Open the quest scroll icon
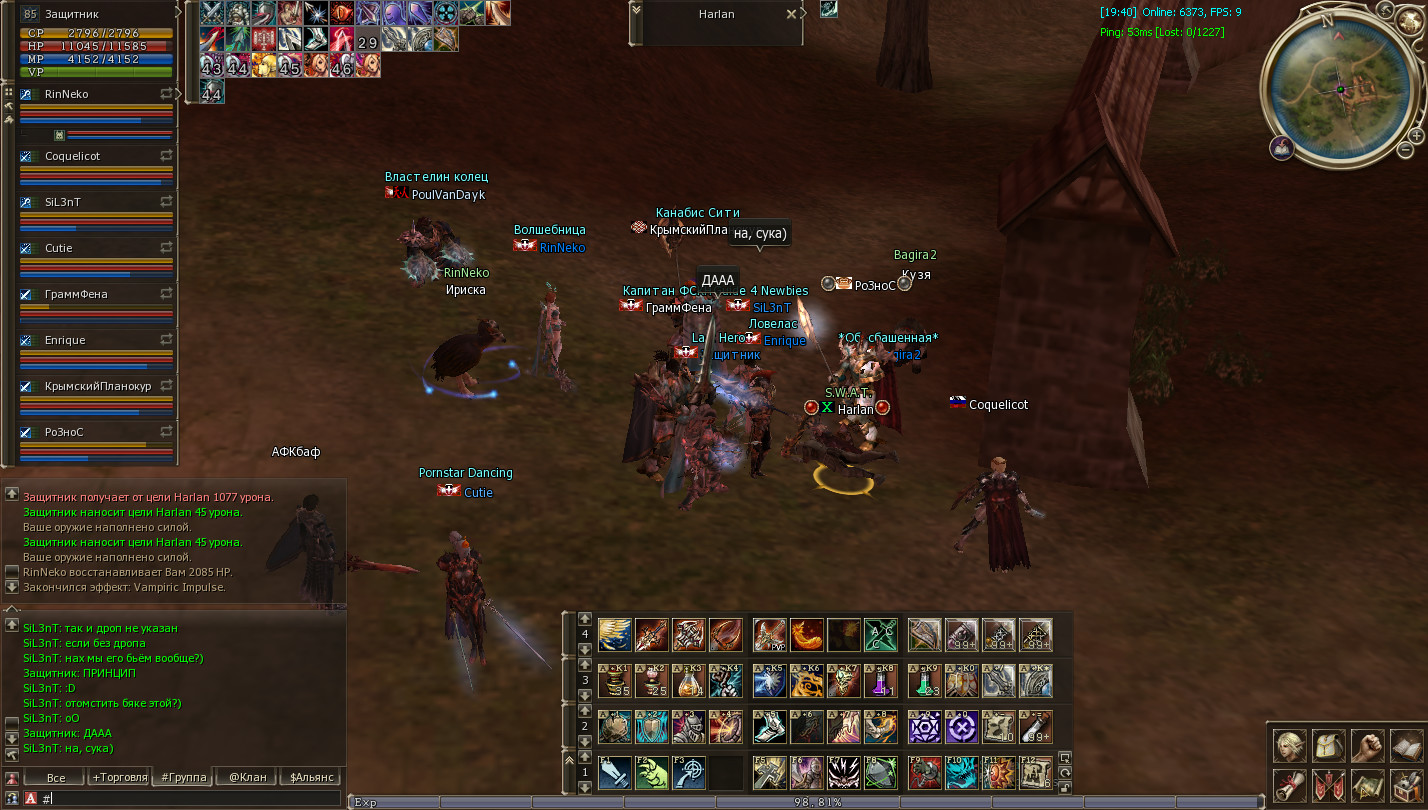 [1290, 785]
